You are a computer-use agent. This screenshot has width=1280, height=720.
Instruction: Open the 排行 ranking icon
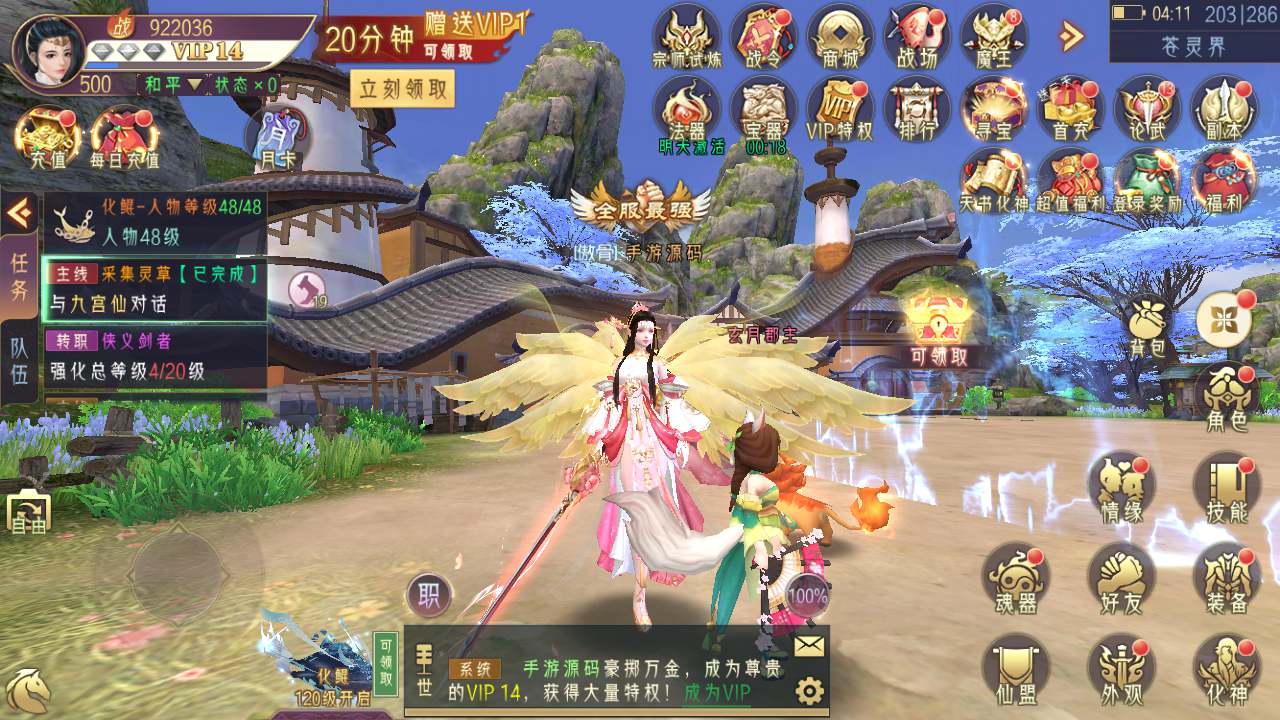pos(916,109)
